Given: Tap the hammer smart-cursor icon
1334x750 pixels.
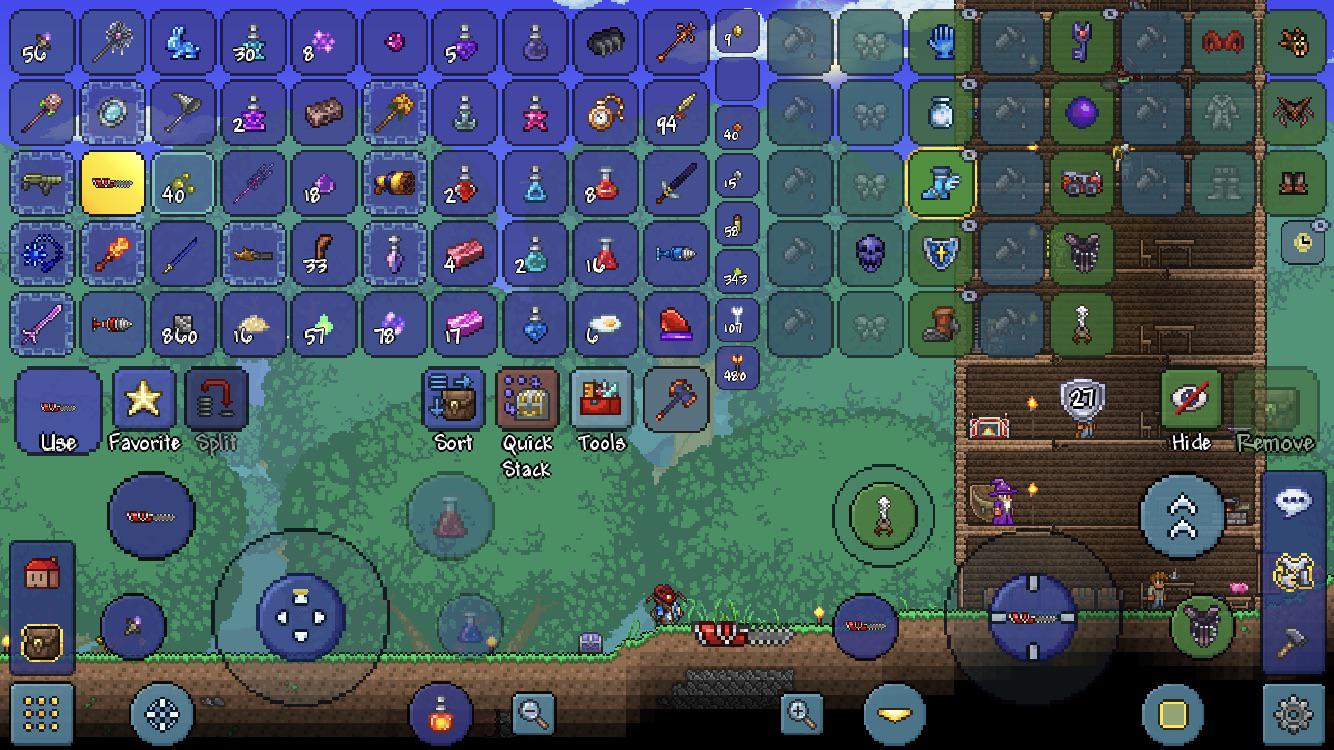Looking at the screenshot, I should (1292, 642).
